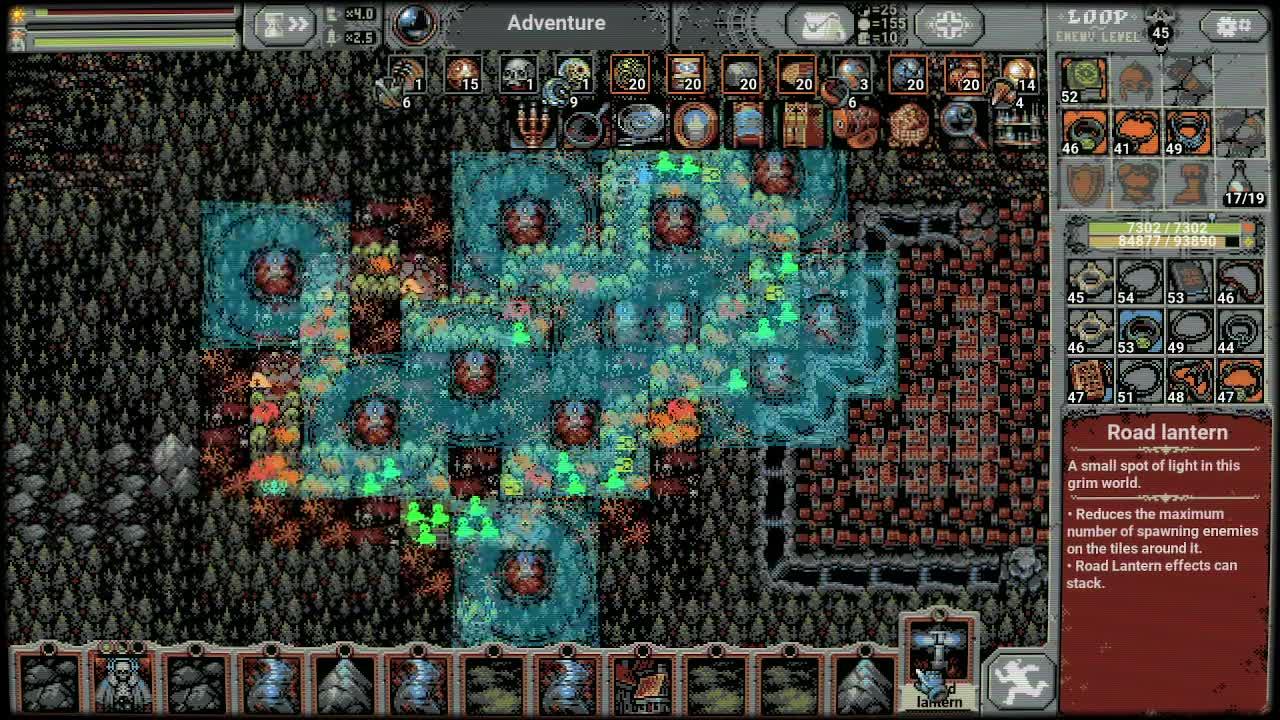Choose the level 53 book in inventory
1280x720 pixels.
tap(1189, 281)
